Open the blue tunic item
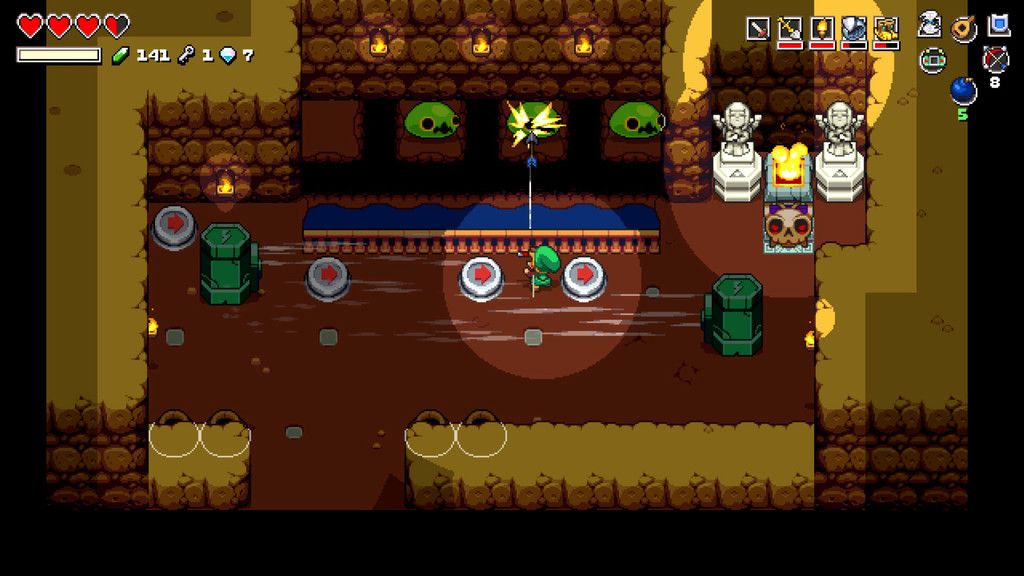Image resolution: width=1024 pixels, height=576 pixels. (x=998, y=25)
